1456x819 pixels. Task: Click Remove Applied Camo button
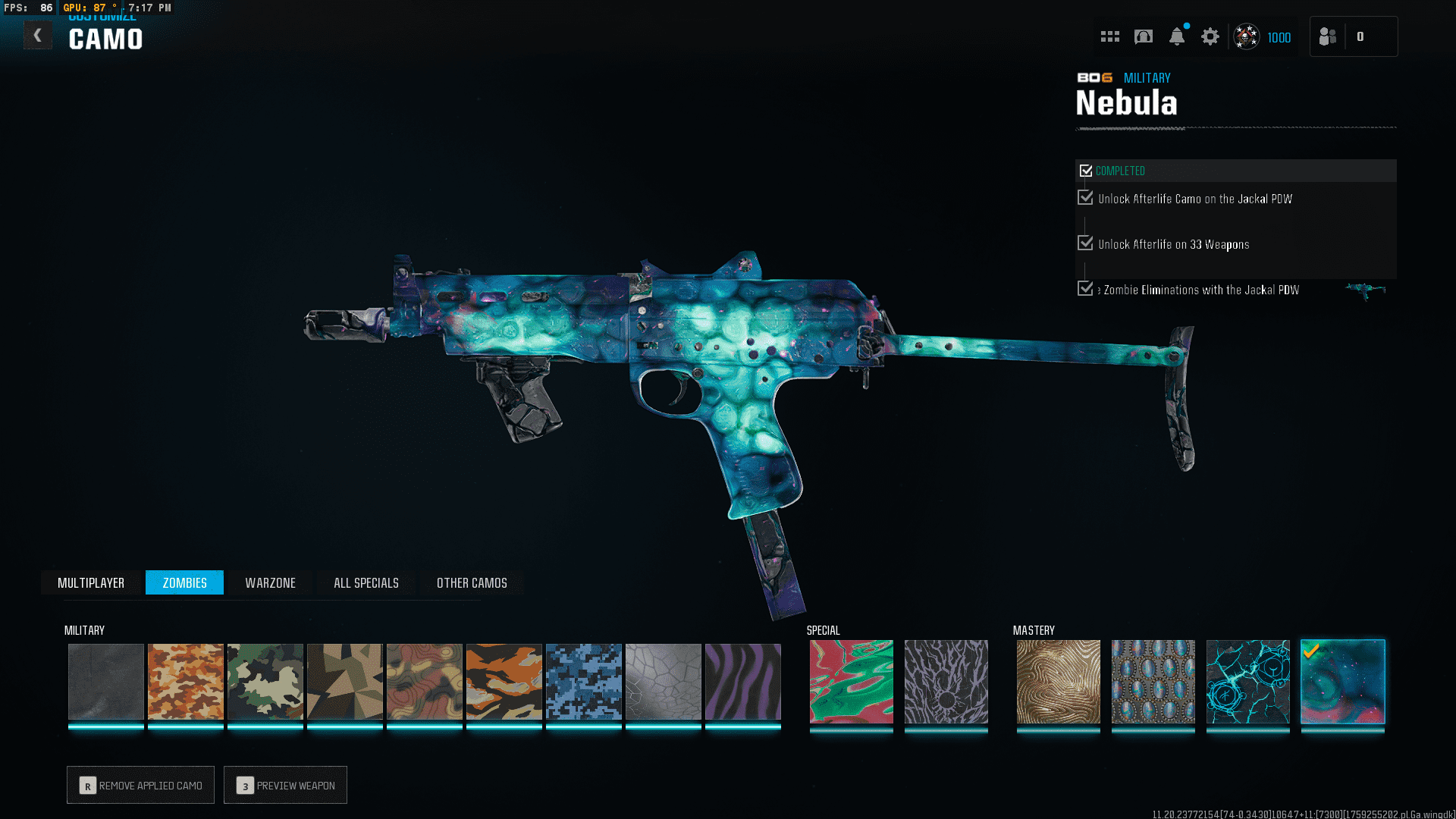(x=141, y=785)
